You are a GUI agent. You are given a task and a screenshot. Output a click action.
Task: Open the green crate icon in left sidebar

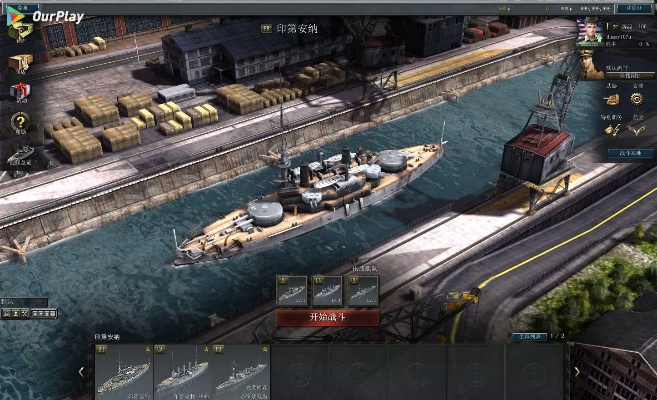click(x=20, y=31)
